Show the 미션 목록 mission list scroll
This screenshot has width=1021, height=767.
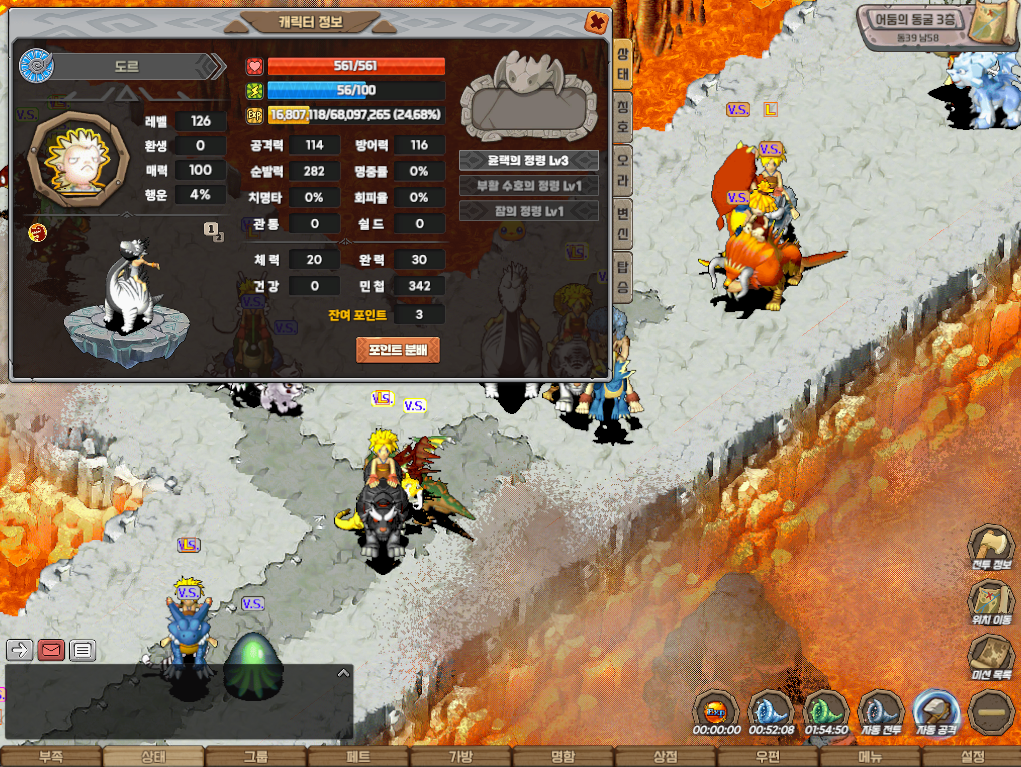(x=990, y=658)
